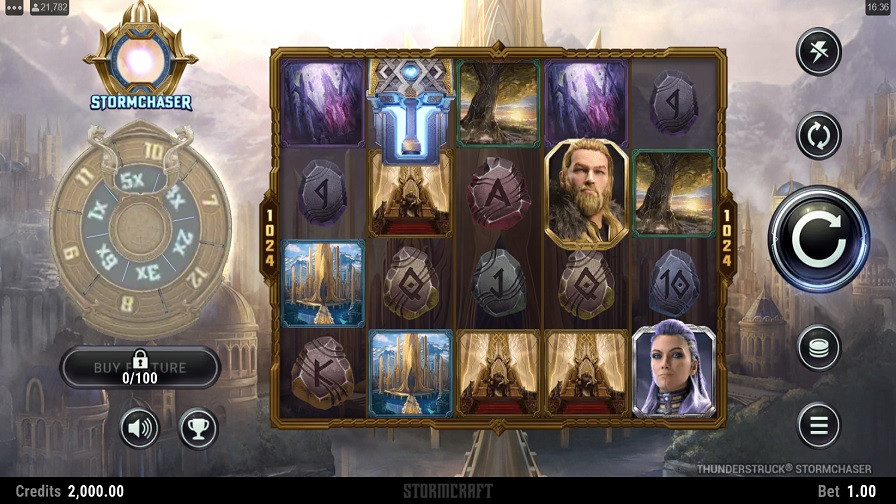Click the three-dot menu in top bar
The width and height of the screenshot is (896, 504).
pyautogui.click(x=14, y=8)
